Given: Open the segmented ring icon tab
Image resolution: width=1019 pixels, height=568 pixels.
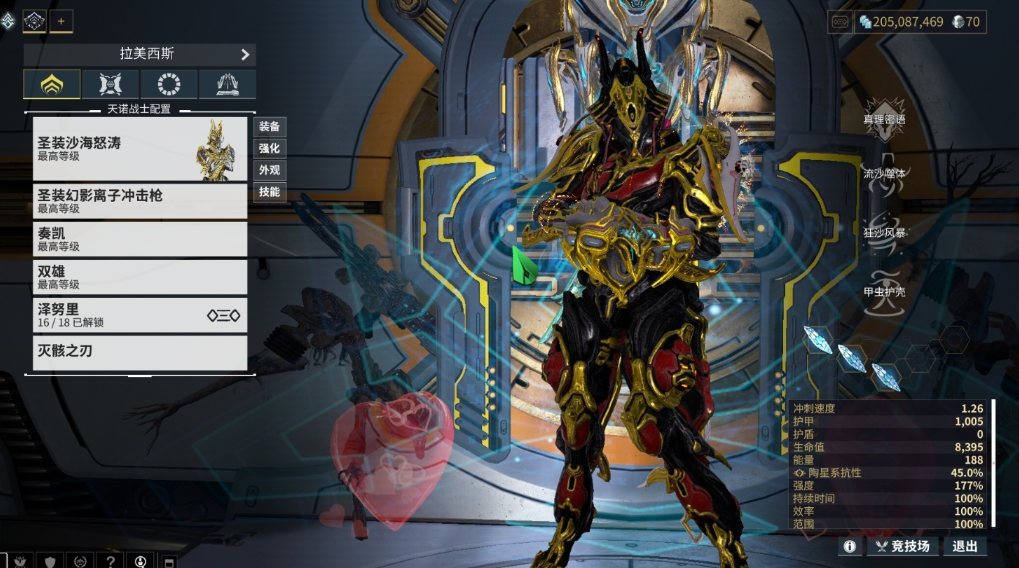Looking at the screenshot, I should pos(169,85).
